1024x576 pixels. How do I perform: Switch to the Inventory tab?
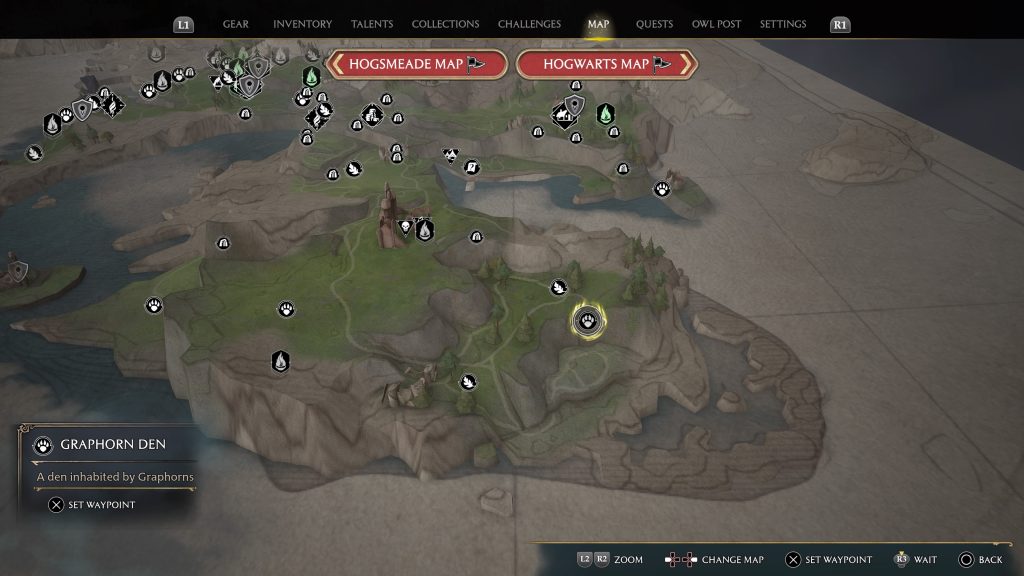(301, 24)
